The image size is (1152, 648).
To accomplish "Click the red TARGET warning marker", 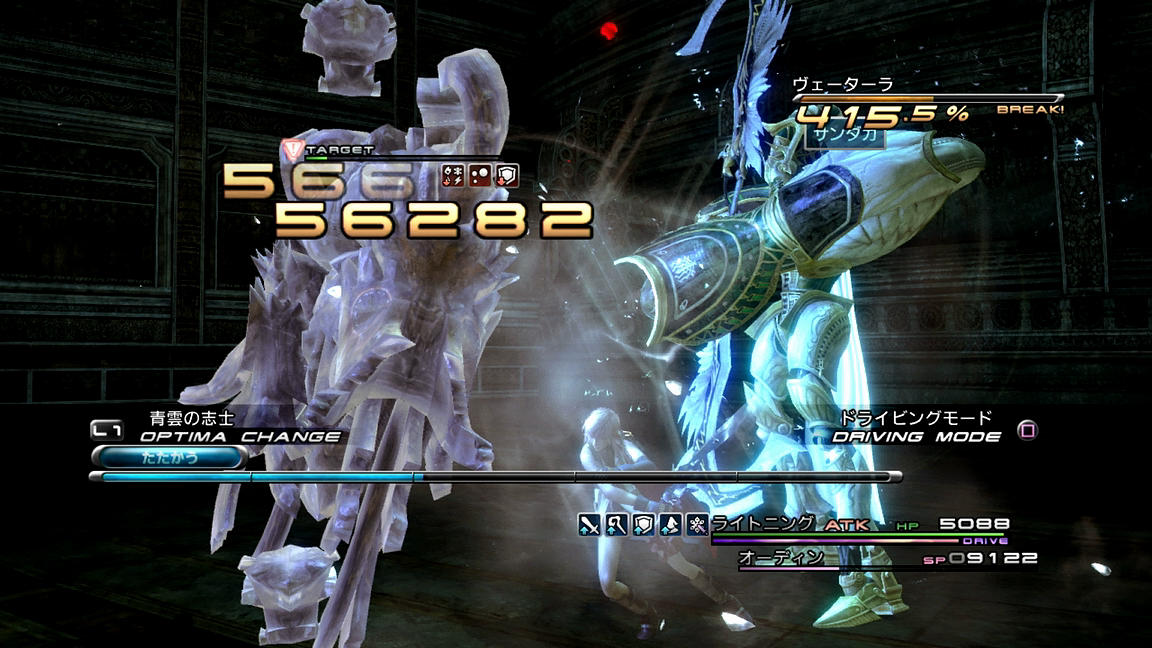I will click(292, 149).
